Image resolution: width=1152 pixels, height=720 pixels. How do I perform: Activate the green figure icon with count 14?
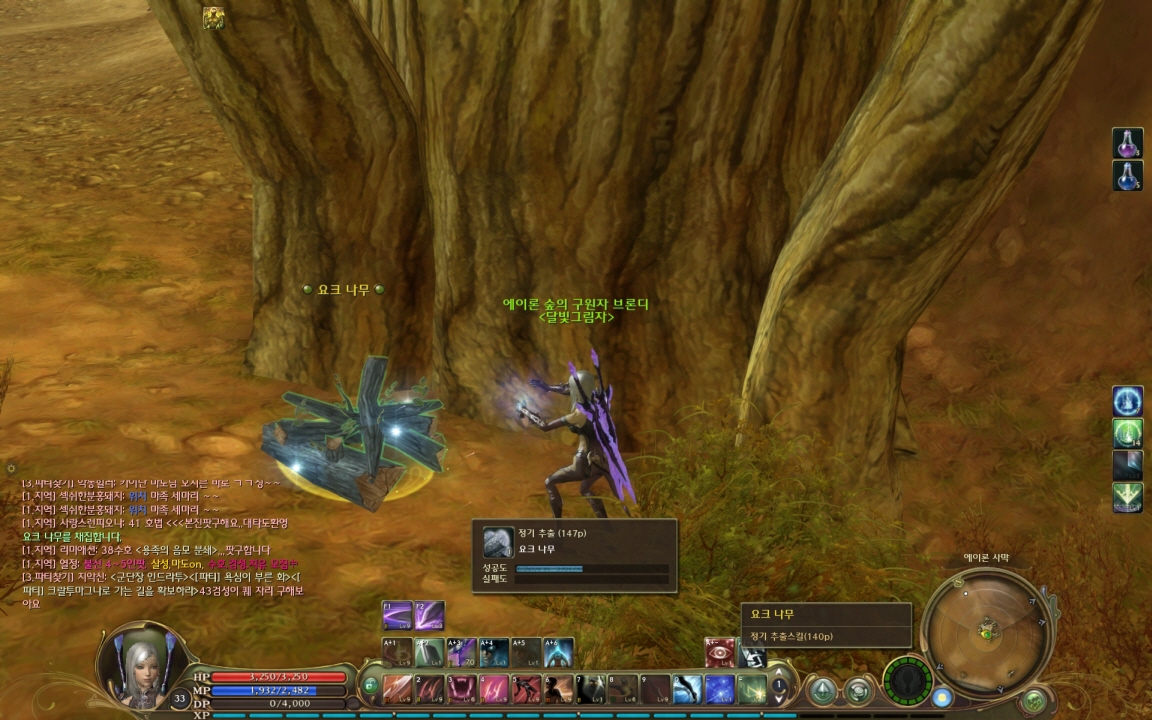coord(1127,434)
